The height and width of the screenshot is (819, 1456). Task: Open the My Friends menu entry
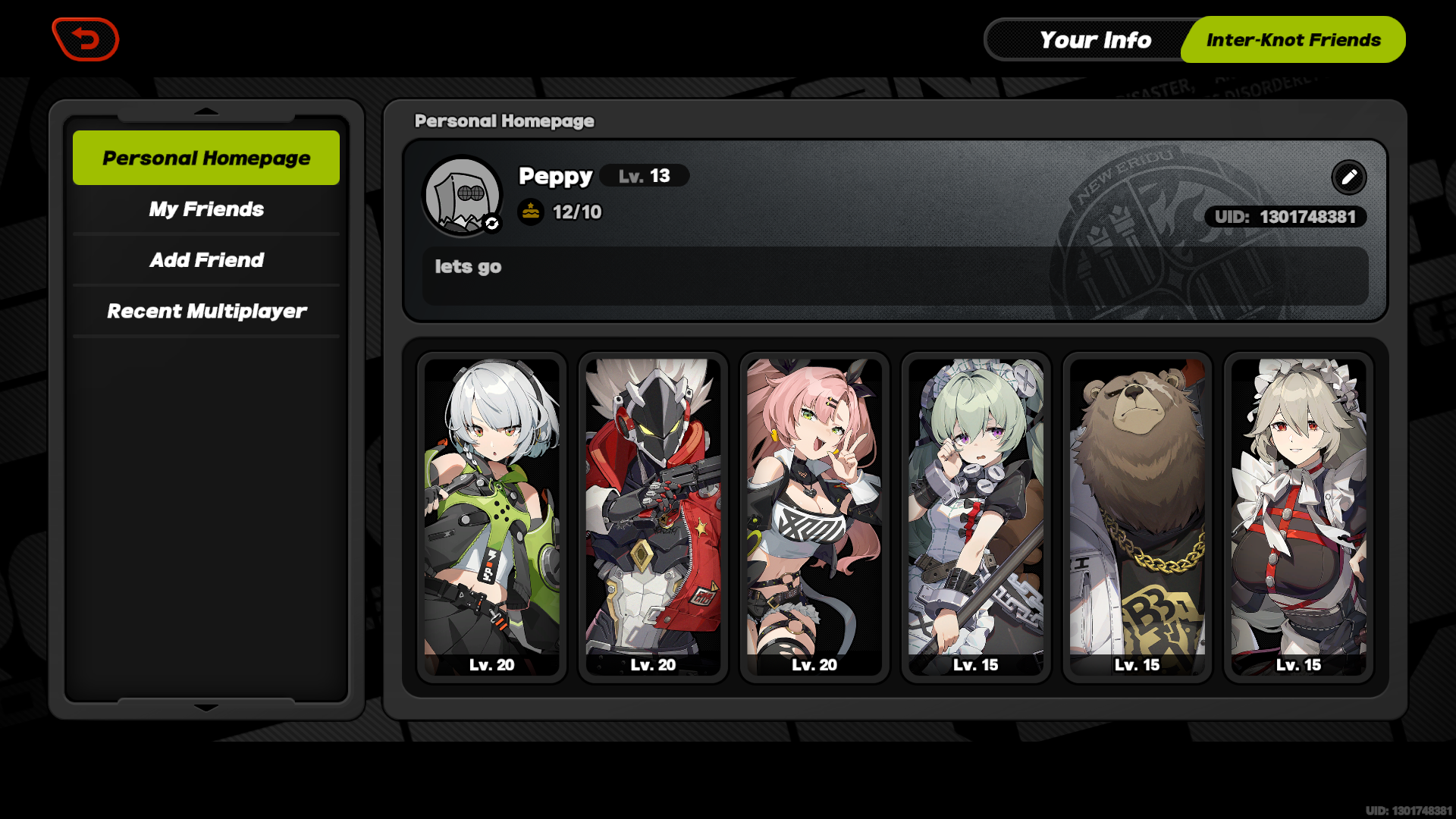(206, 209)
